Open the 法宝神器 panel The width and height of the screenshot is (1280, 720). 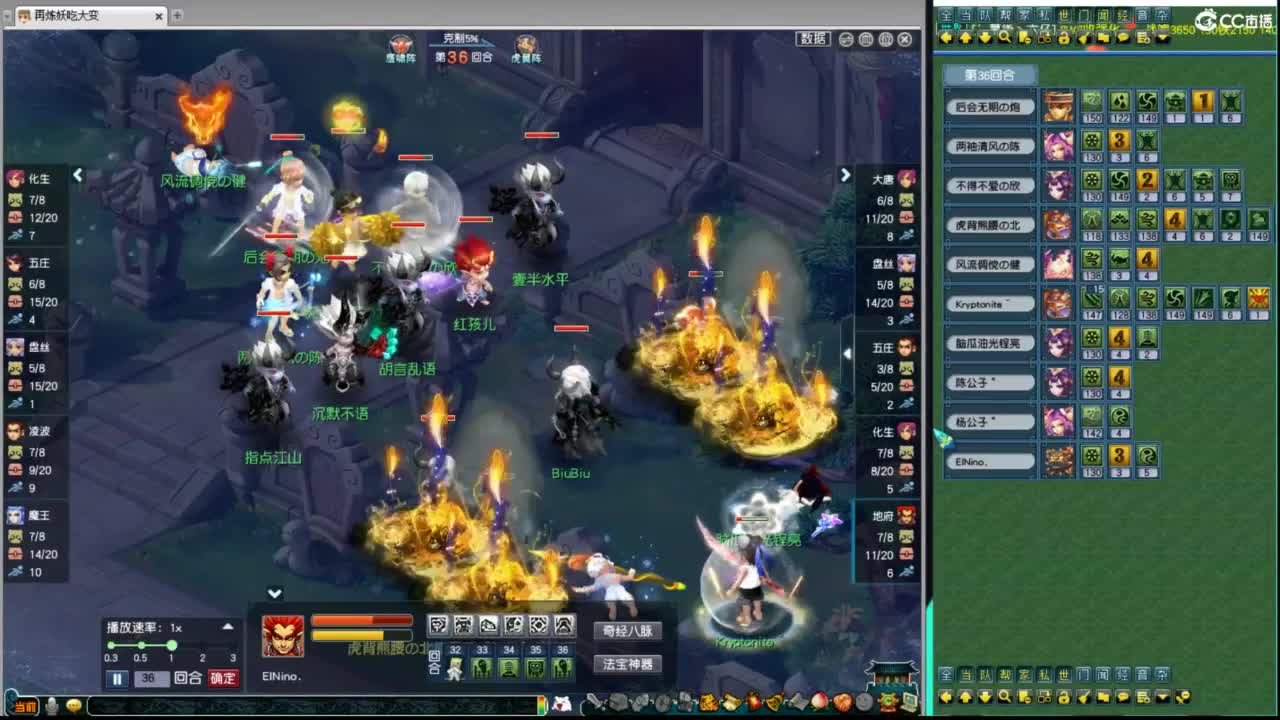(627, 663)
